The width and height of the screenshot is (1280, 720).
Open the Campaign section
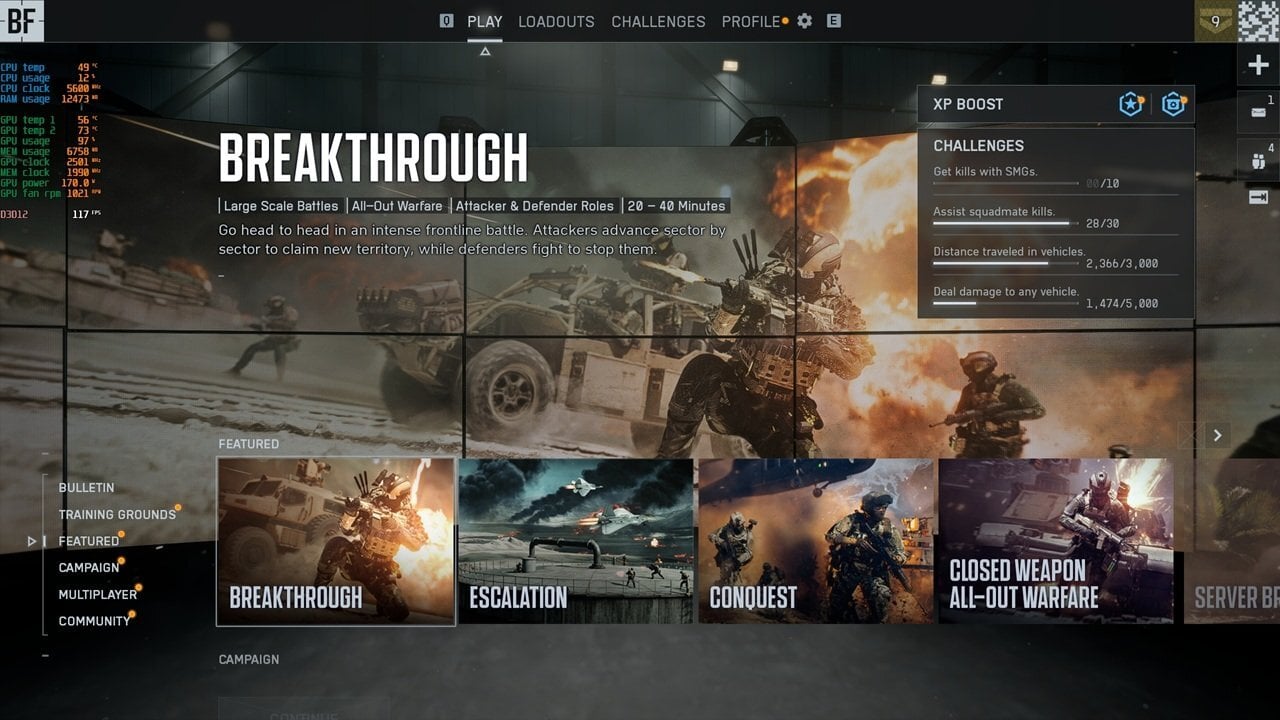(x=89, y=568)
